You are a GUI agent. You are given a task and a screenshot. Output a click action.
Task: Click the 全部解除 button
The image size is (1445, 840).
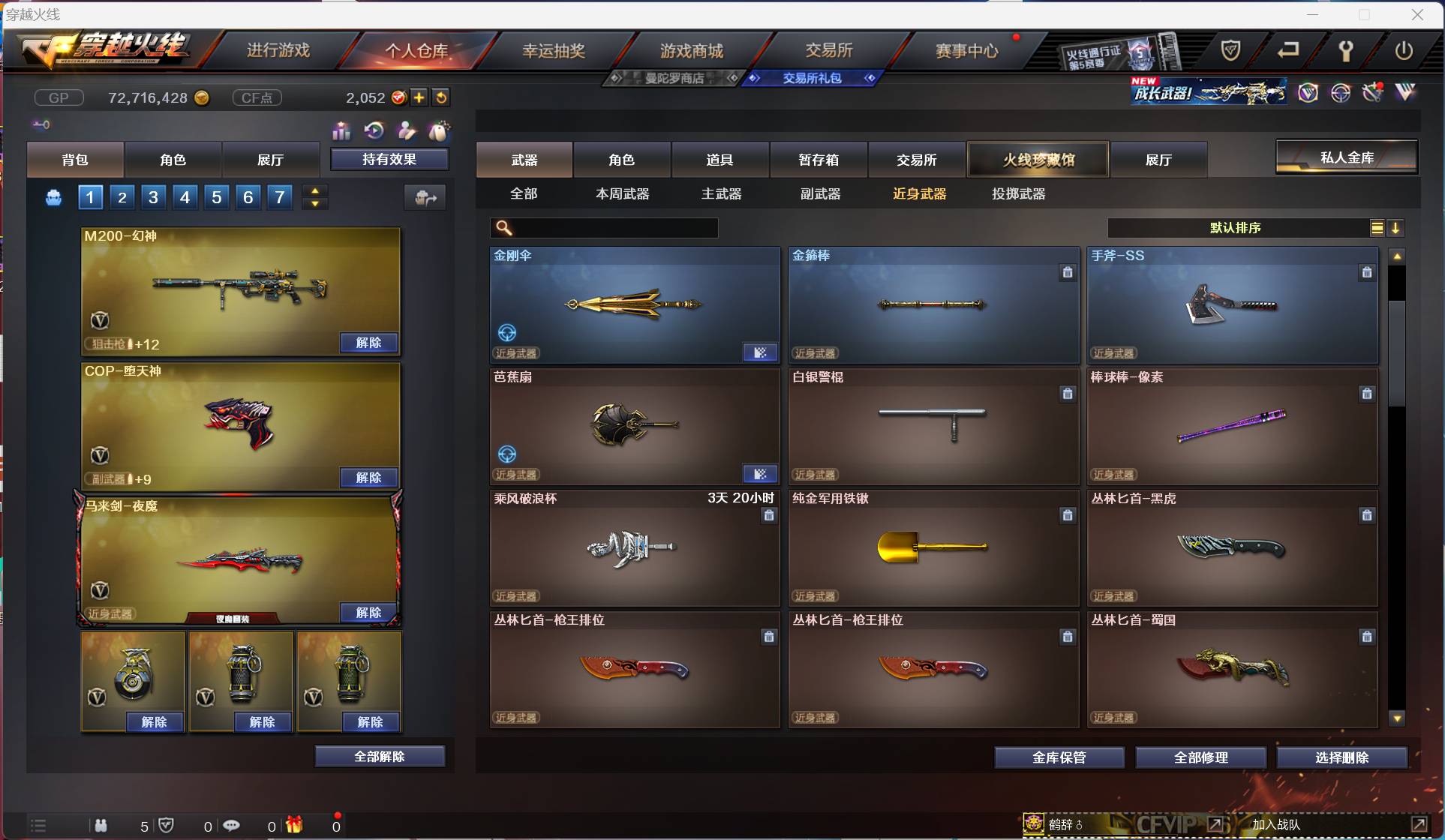[380, 756]
